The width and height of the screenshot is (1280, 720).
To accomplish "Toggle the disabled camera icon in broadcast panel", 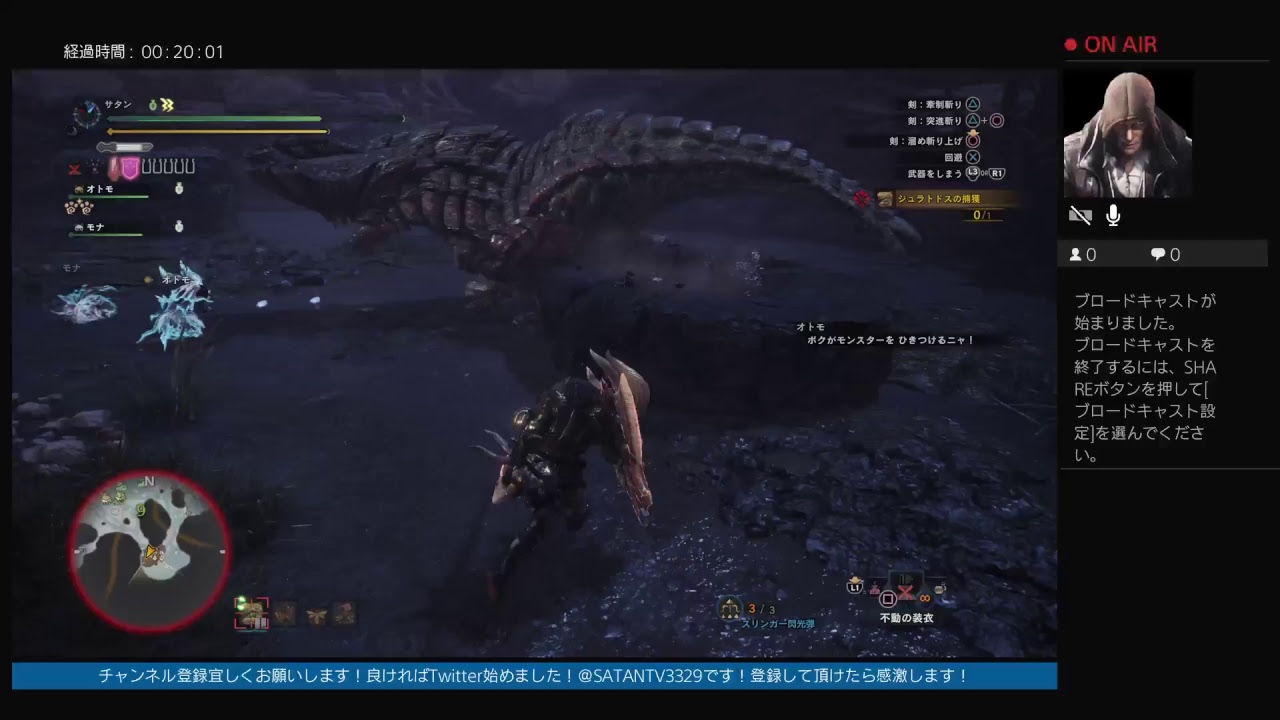I will pyautogui.click(x=1079, y=214).
